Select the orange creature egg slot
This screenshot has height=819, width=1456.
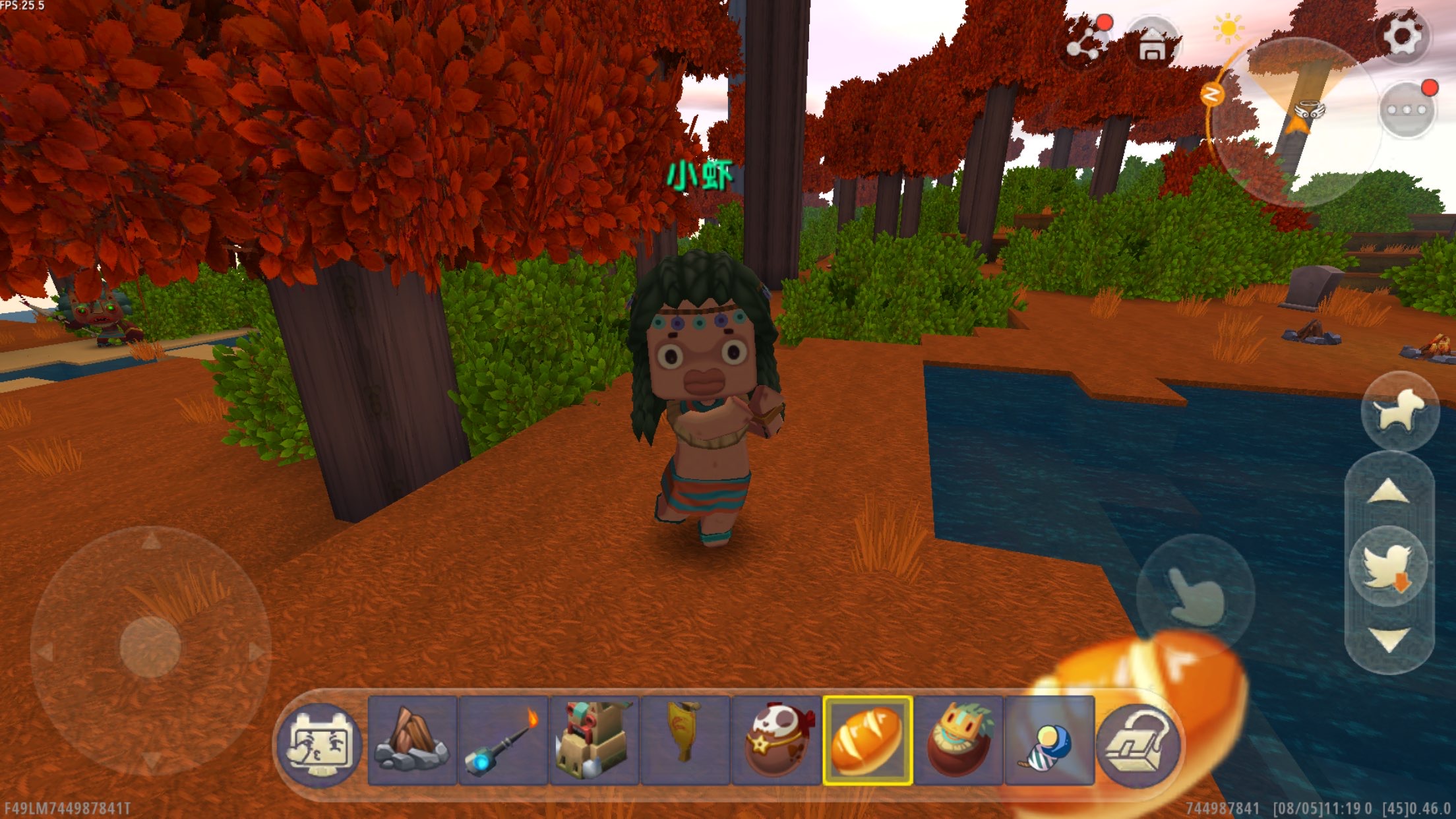[x=958, y=741]
